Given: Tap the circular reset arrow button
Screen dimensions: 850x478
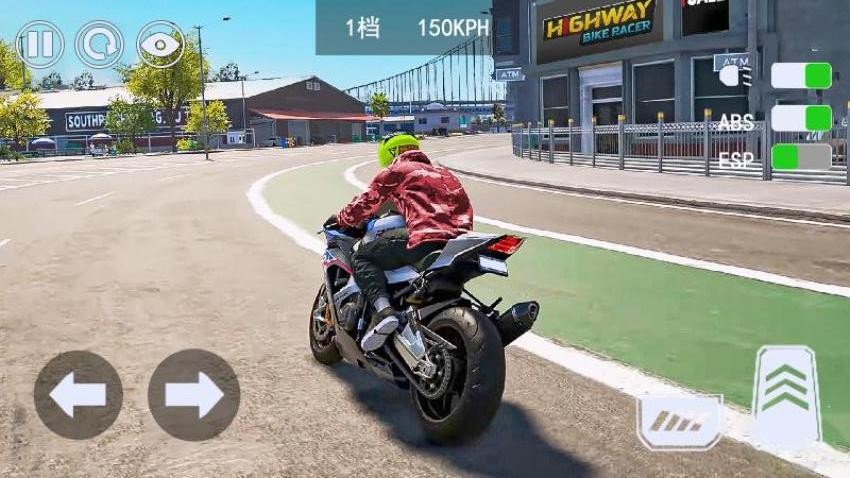Looking at the screenshot, I should point(100,45).
